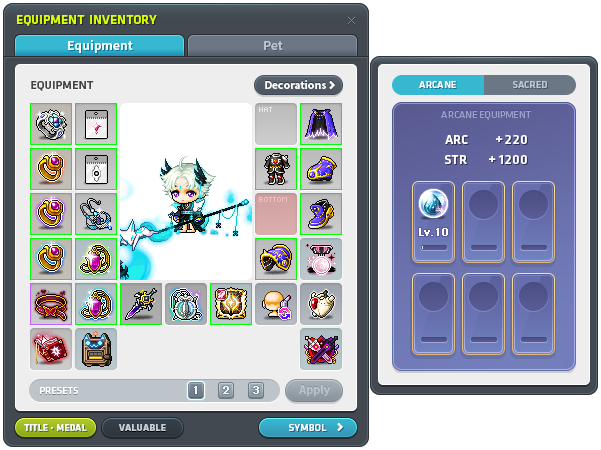Close the Equipment Inventory window

point(351,20)
